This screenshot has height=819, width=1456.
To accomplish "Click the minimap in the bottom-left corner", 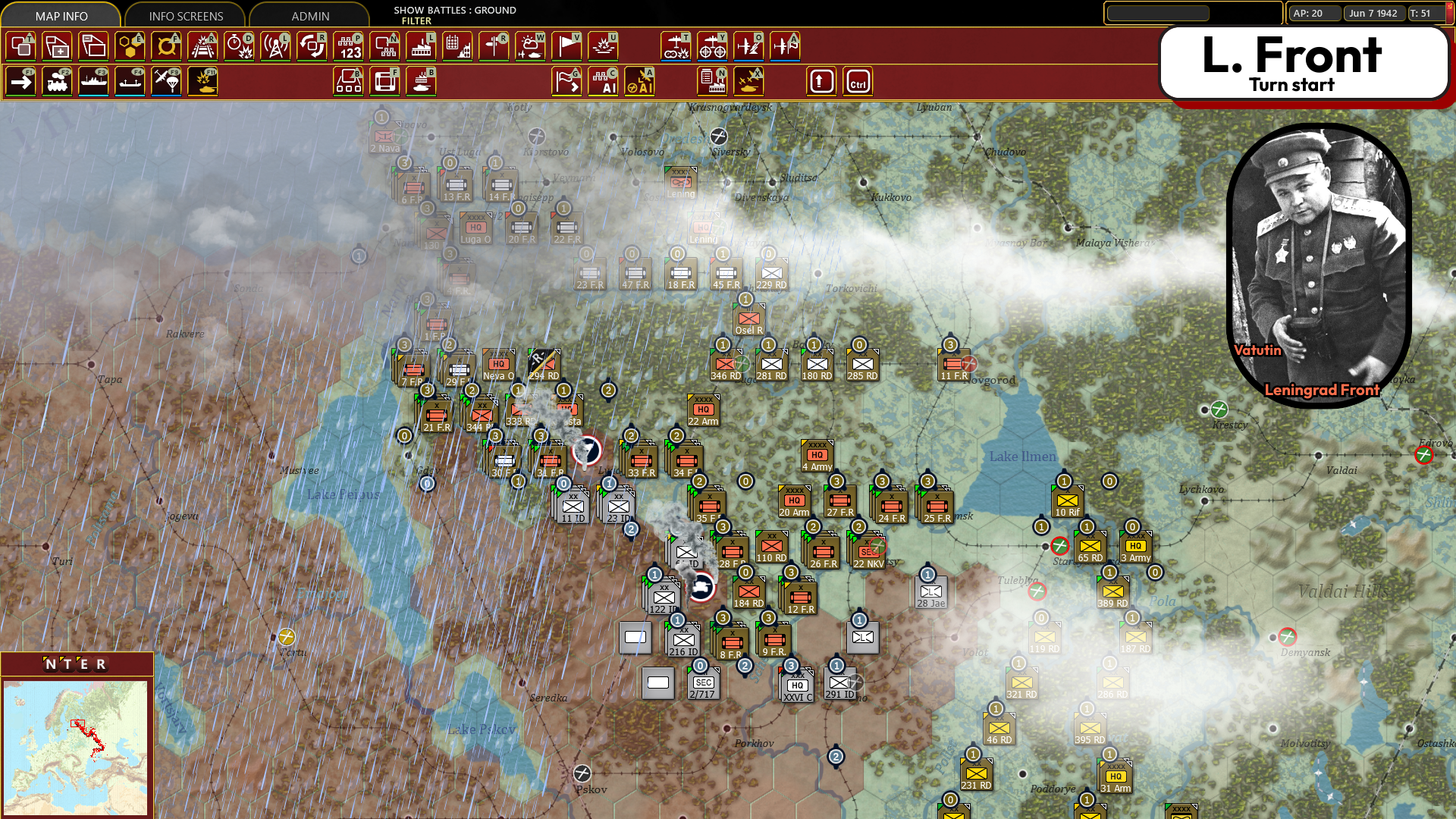I will point(76,747).
